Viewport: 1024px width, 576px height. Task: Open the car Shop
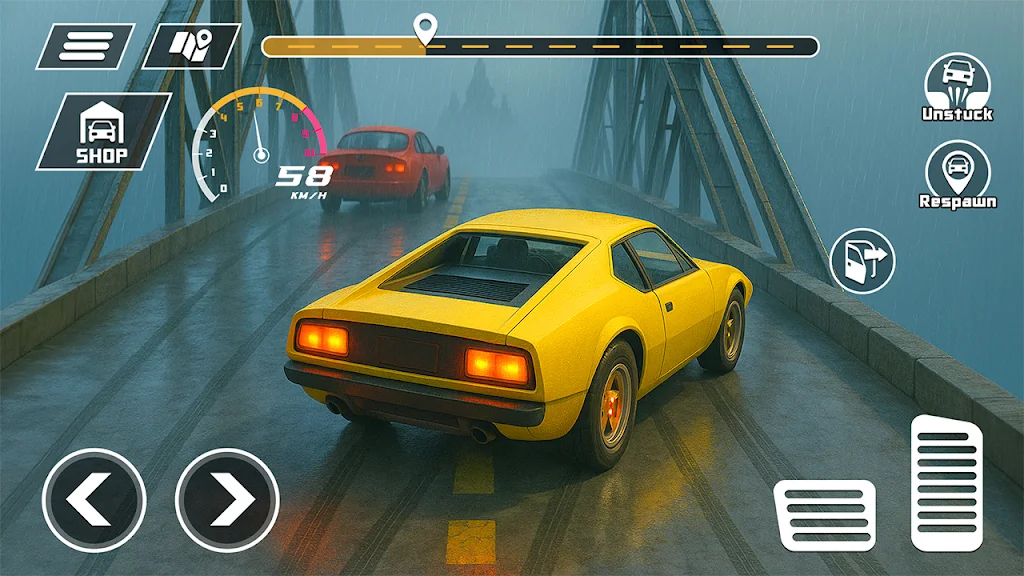pyautogui.click(x=103, y=131)
